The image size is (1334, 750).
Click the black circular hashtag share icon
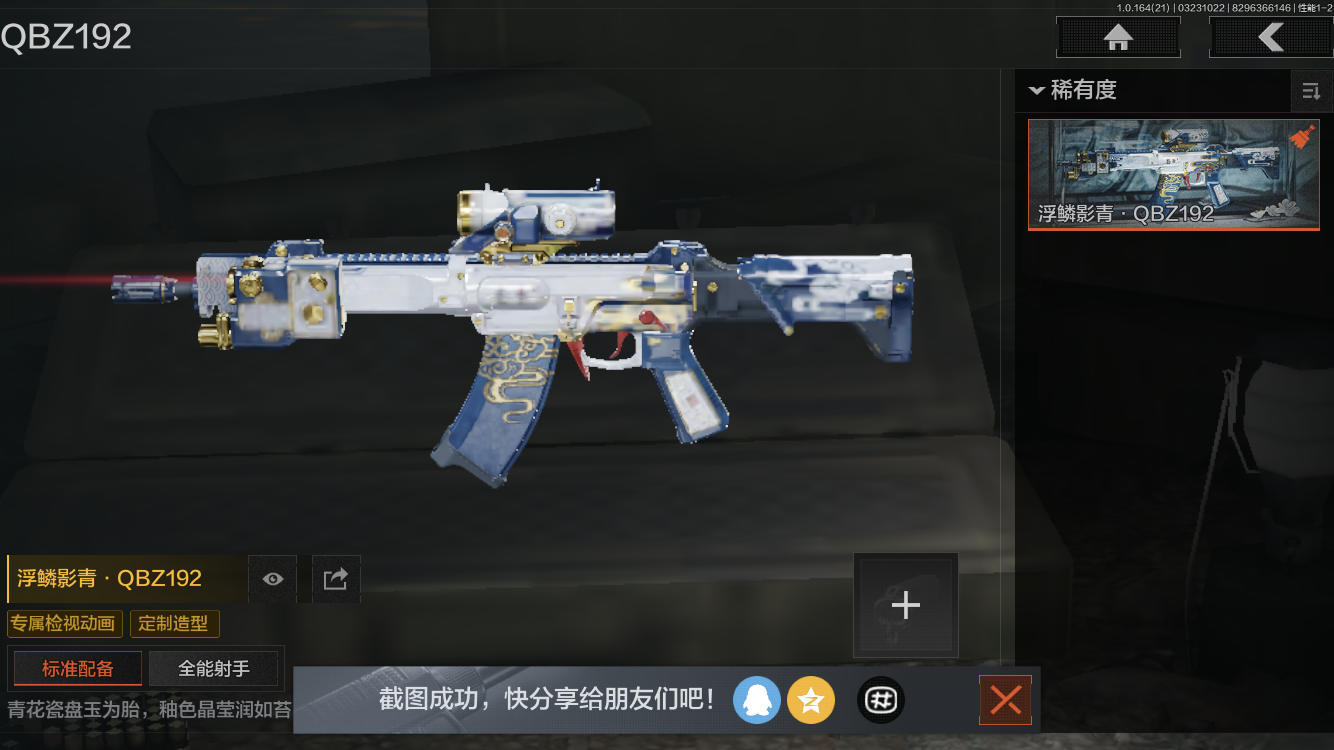pyautogui.click(x=880, y=700)
